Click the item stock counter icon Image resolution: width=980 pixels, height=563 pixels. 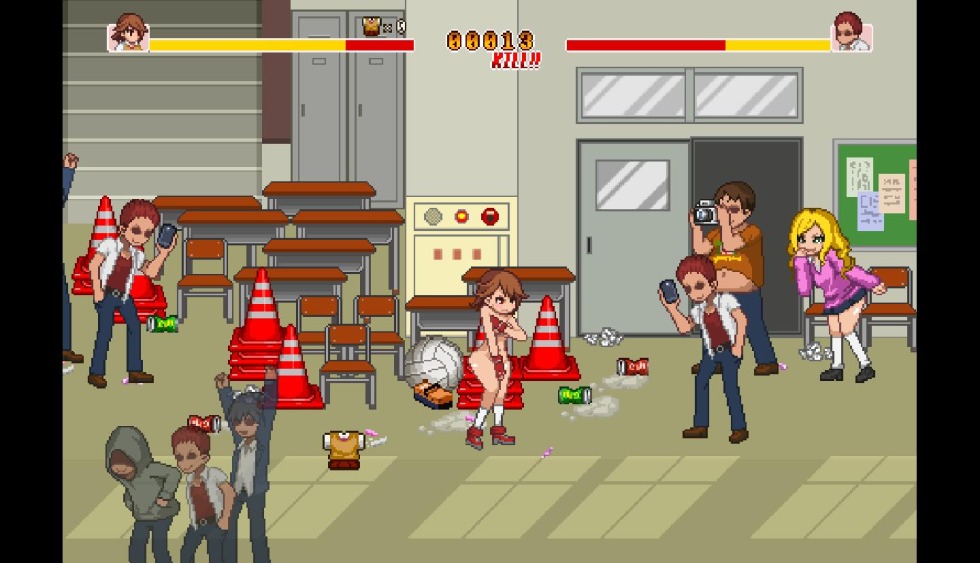374,27
